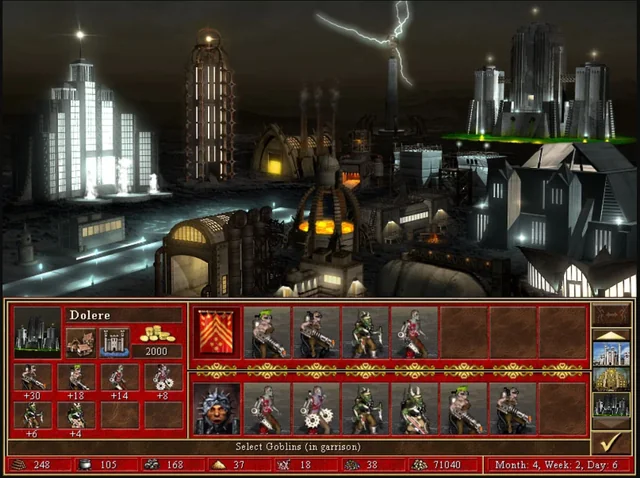
Task: Switch to the golden town thumbnail
Action: pyautogui.click(x=611, y=380)
